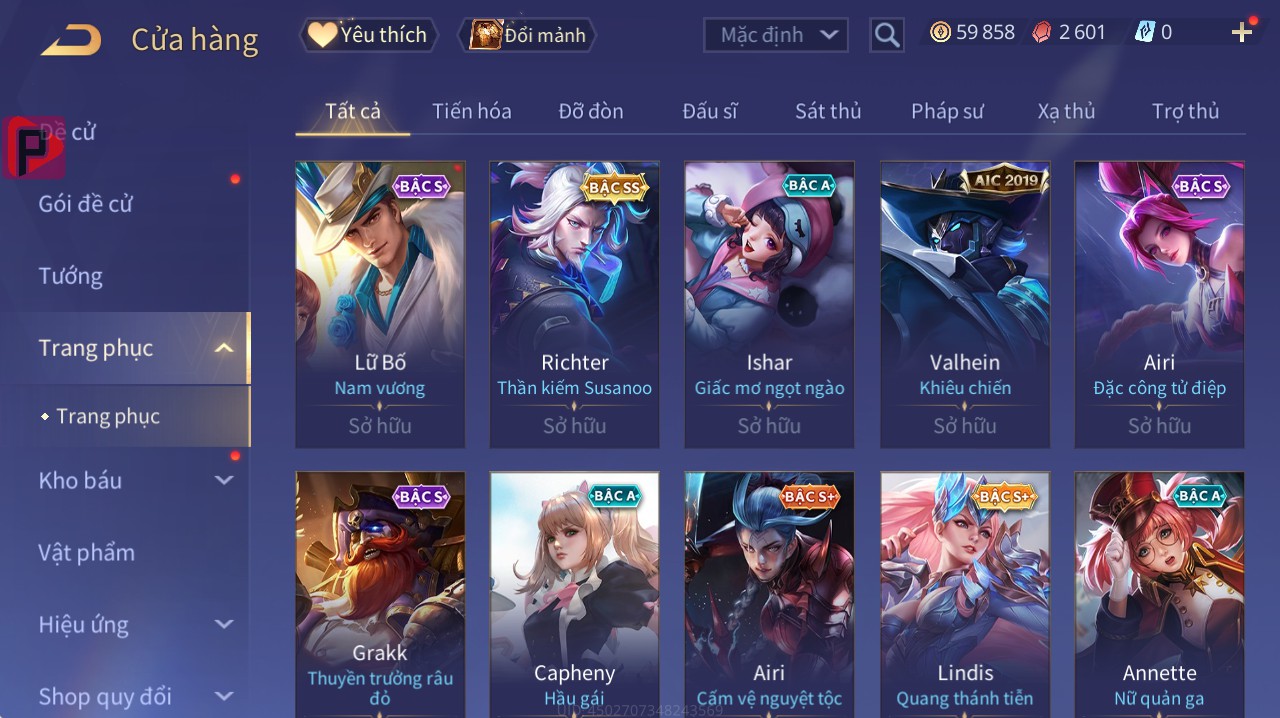Screen dimensions: 1280x718
Task: Go back using the return arrow
Action: click(x=71, y=40)
